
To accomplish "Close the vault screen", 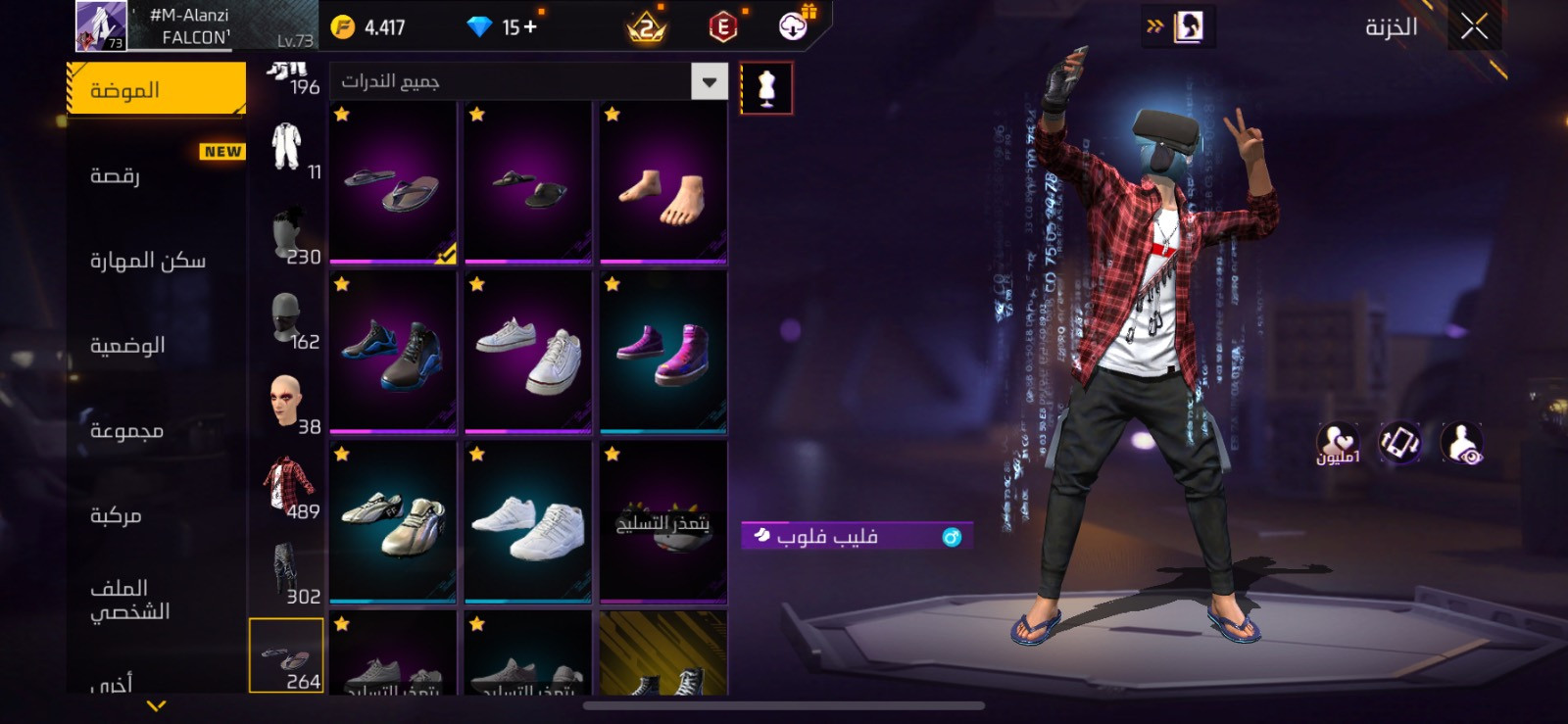I will 1474,27.
